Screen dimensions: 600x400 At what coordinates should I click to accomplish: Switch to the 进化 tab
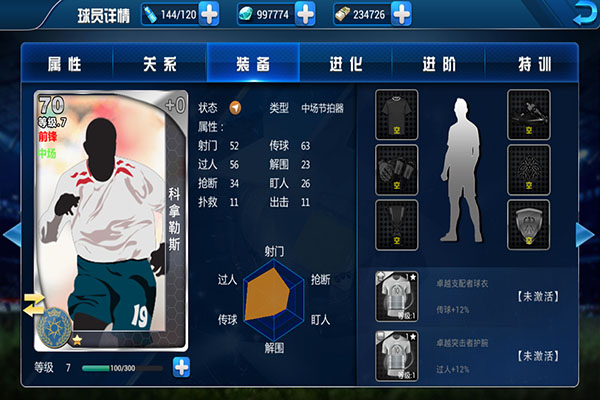click(x=346, y=64)
